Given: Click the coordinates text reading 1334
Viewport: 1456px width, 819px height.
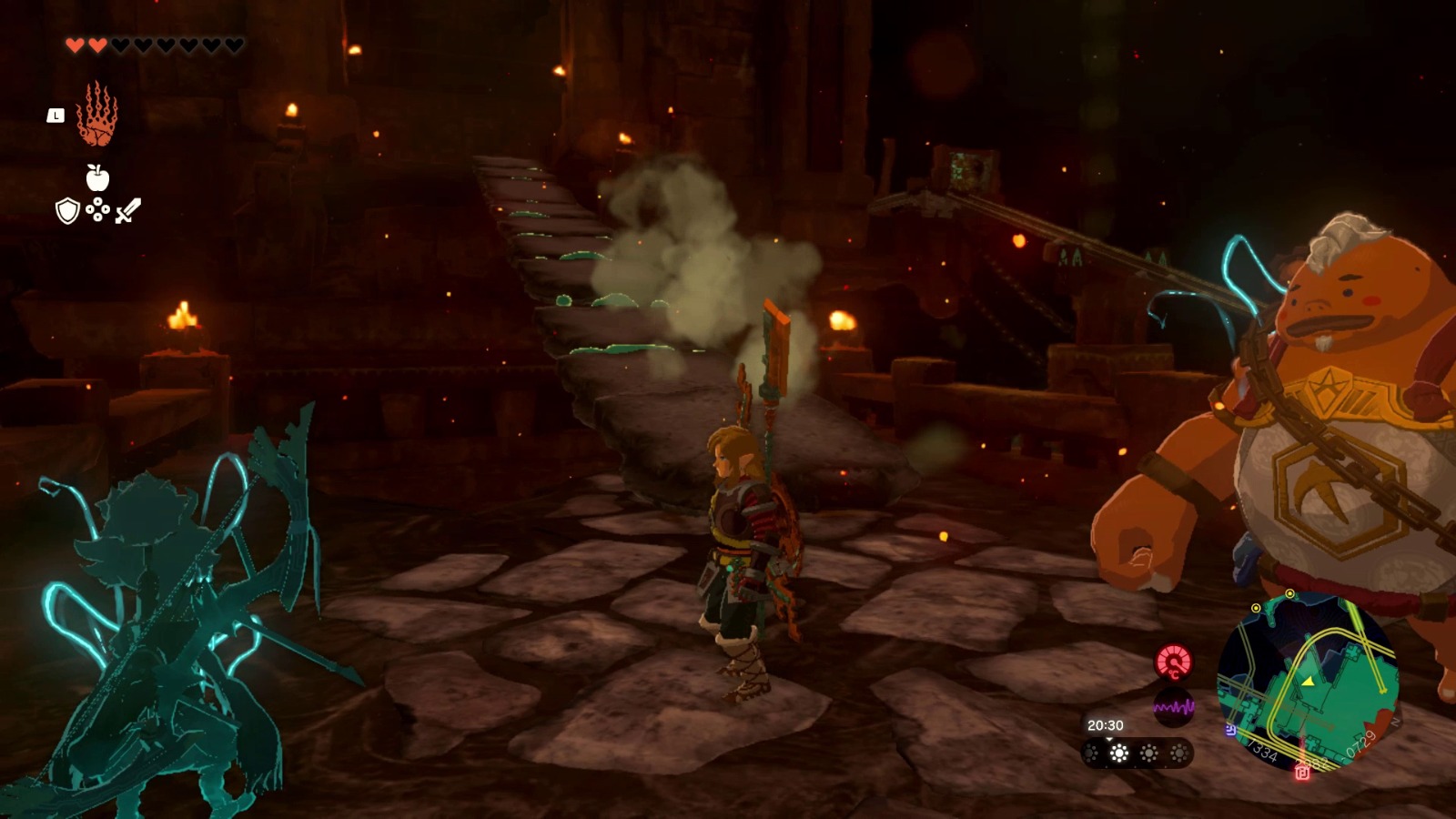Looking at the screenshot, I should tap(1264, 750).
